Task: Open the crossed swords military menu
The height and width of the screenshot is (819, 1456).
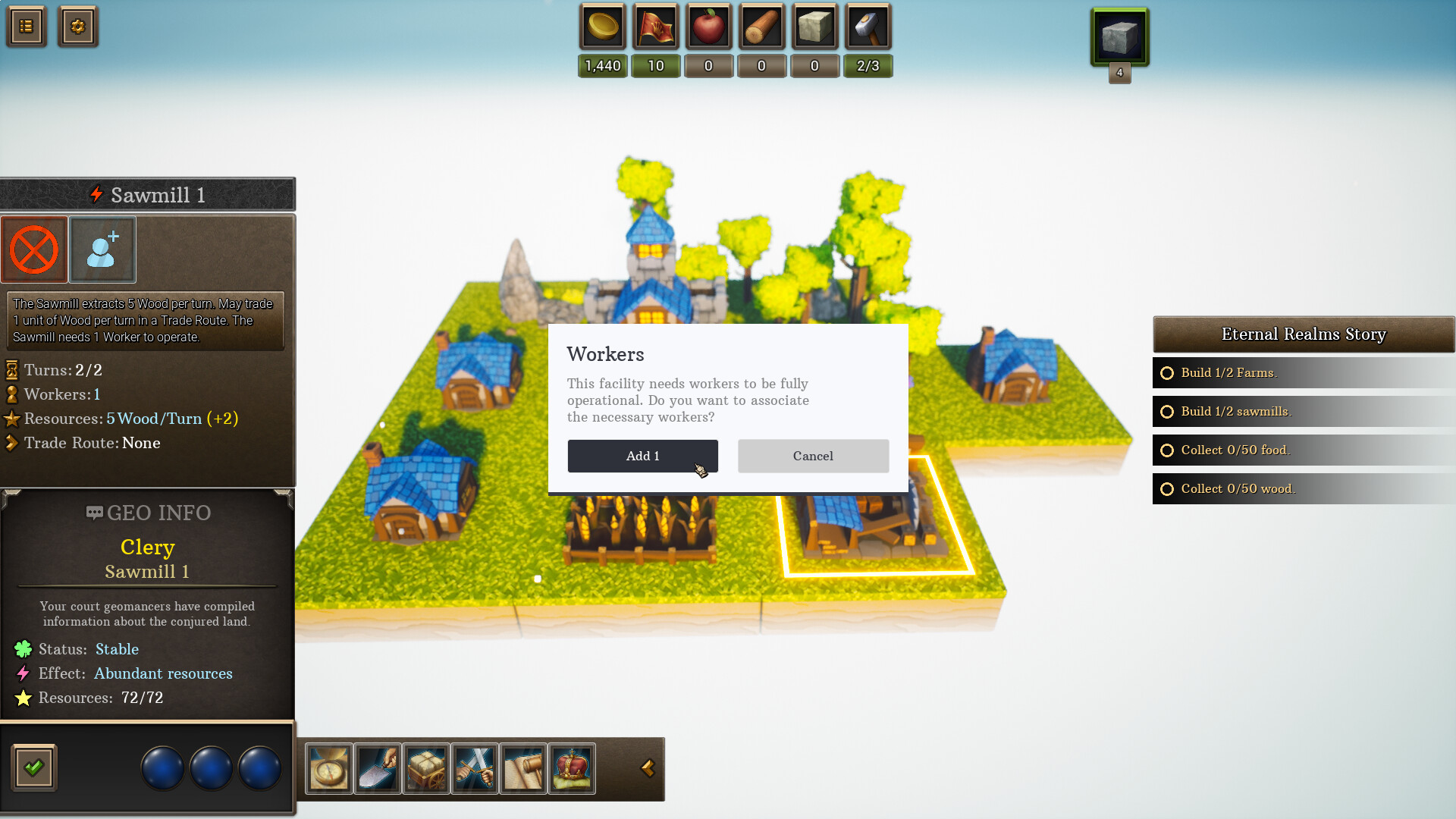Action: click(x=474, y=768)
